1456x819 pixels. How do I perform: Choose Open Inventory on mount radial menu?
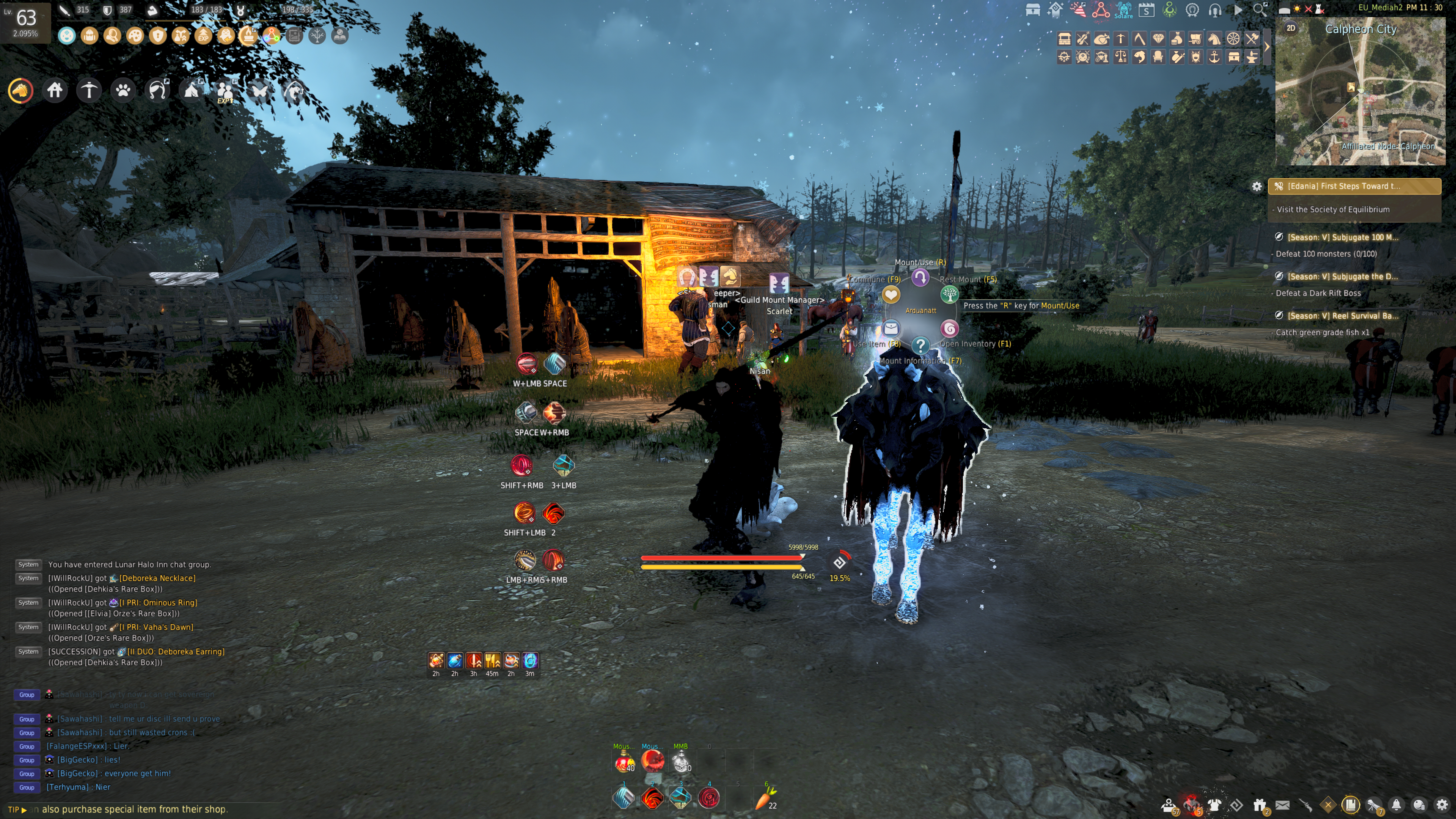[950, 329]
